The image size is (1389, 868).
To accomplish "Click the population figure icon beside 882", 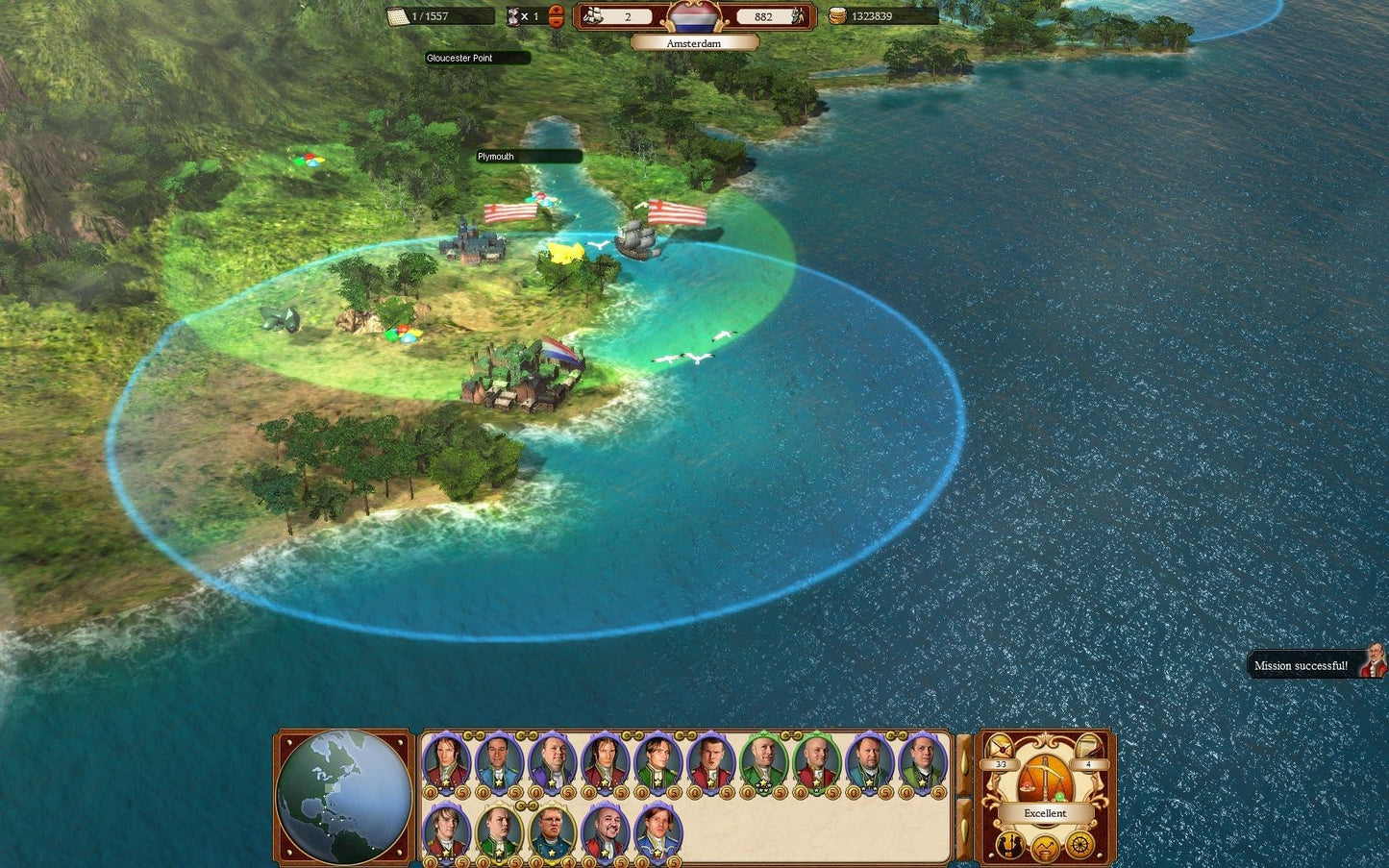I will pyautogui.click(x=799, y=16).
